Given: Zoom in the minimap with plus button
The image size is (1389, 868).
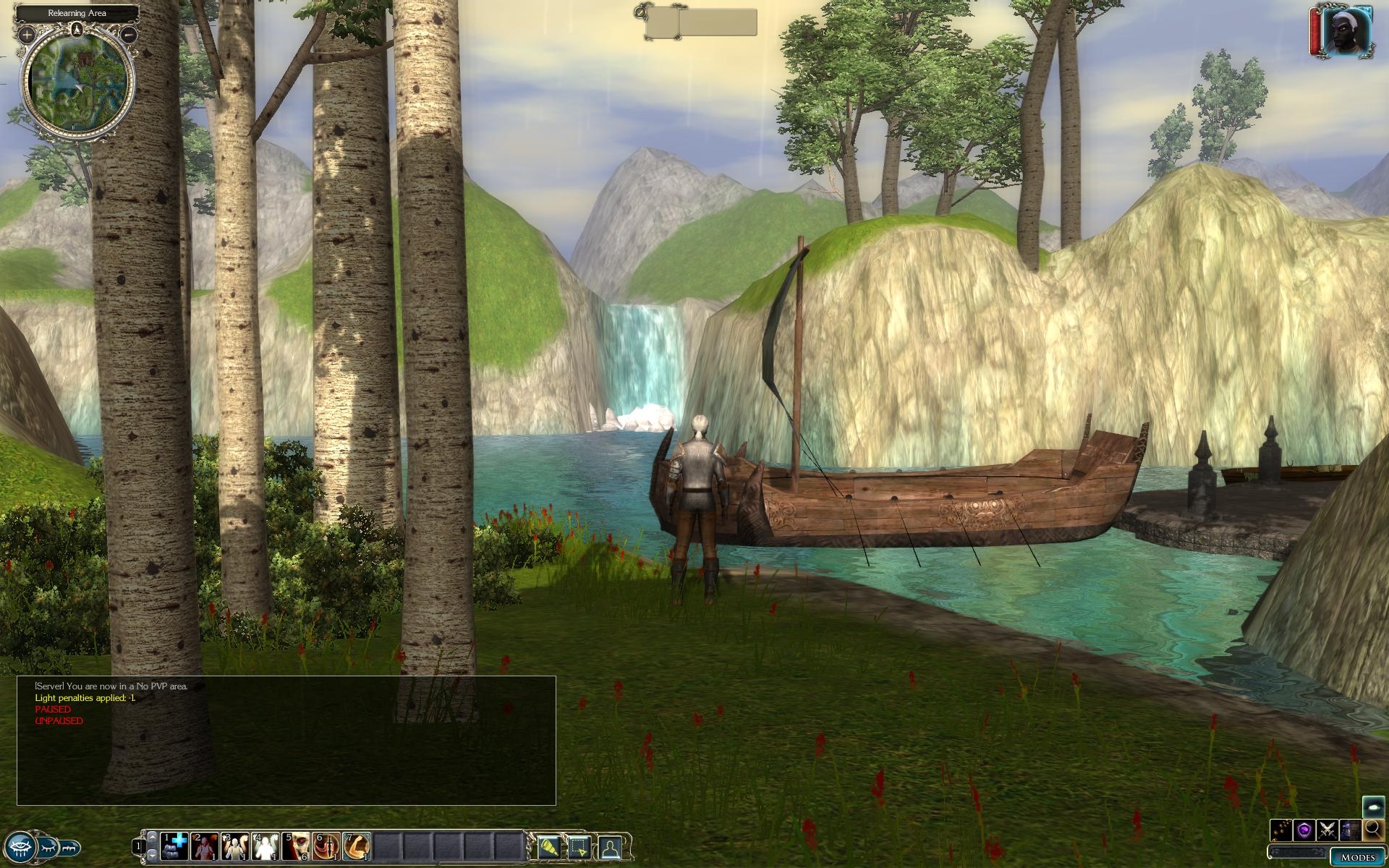Looking at the screenshot, I should point(27,34).
